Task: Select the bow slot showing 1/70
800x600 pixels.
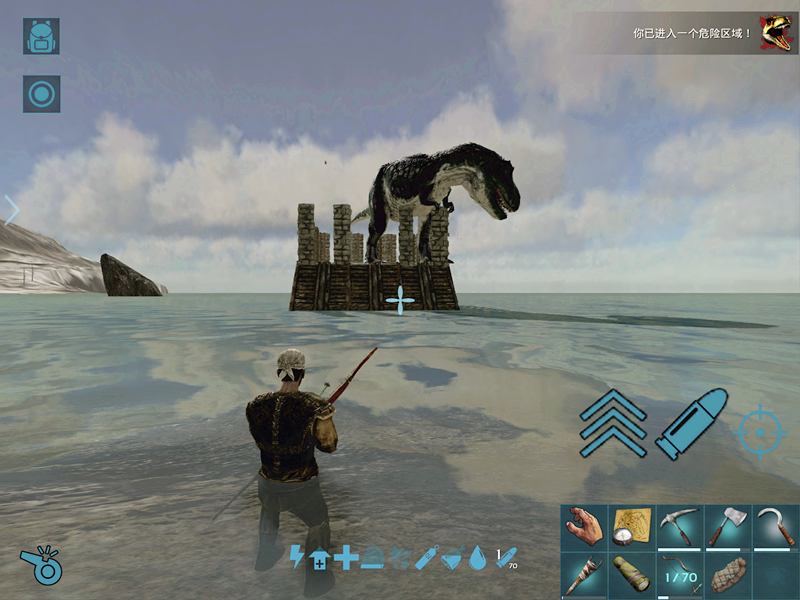Action: (679, 575)
